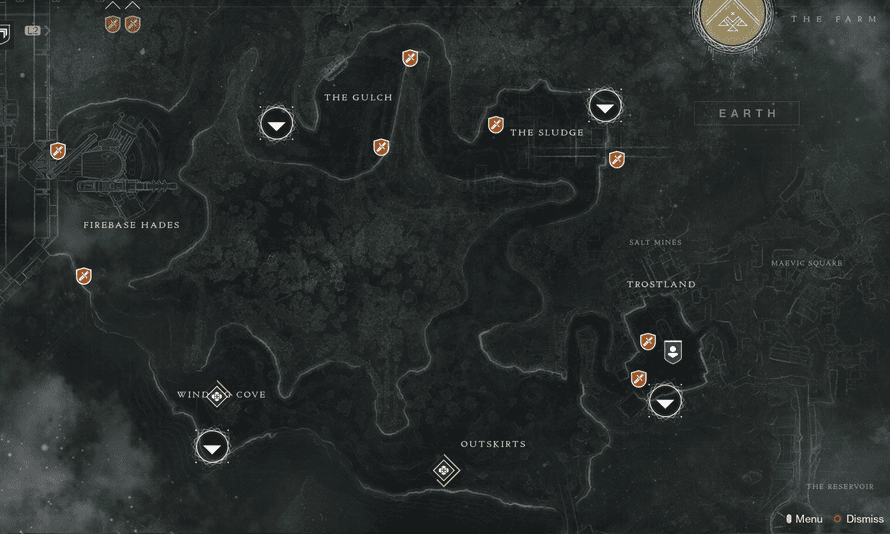Viewport: 890px width, 534px height.
Task: Click the orange marker left of The Sludge label
Action: pos(495,125)
